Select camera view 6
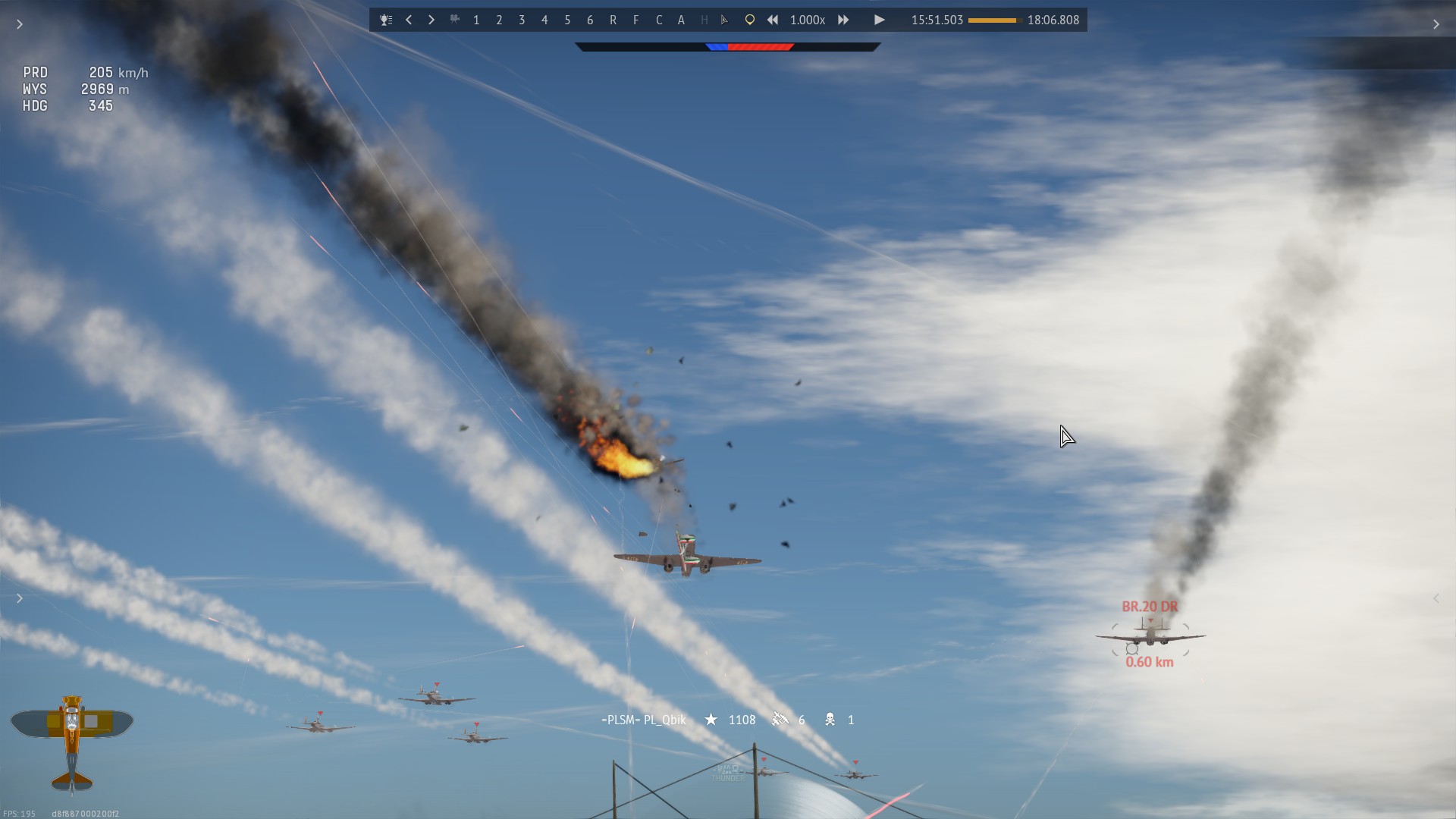Screen dimensions: 1456x819 [590, 20]
